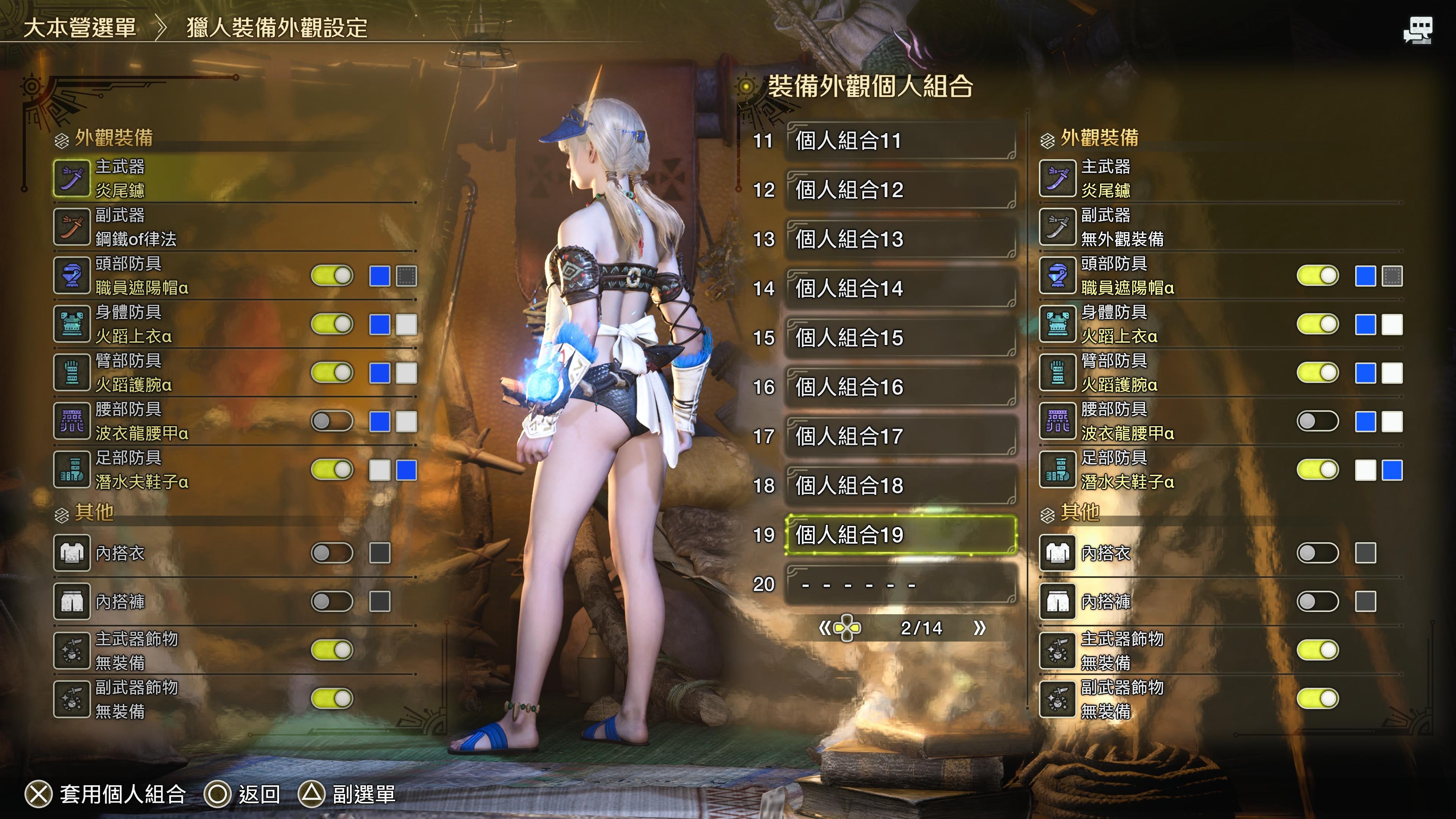
Task: Choose the 個人組合12 layout entry
Action: coord(901,190)
